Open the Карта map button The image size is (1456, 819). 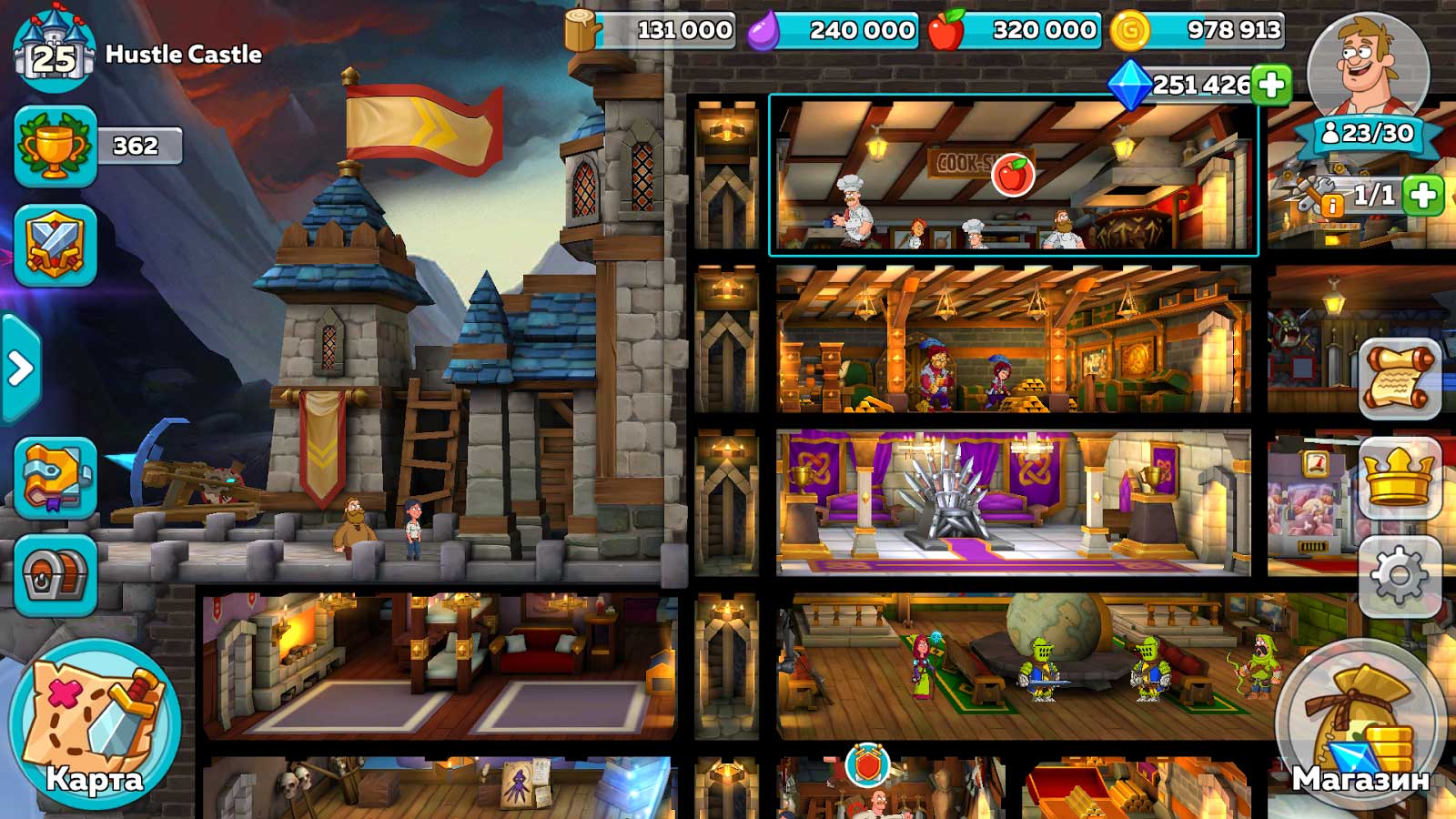click(95, 723)
